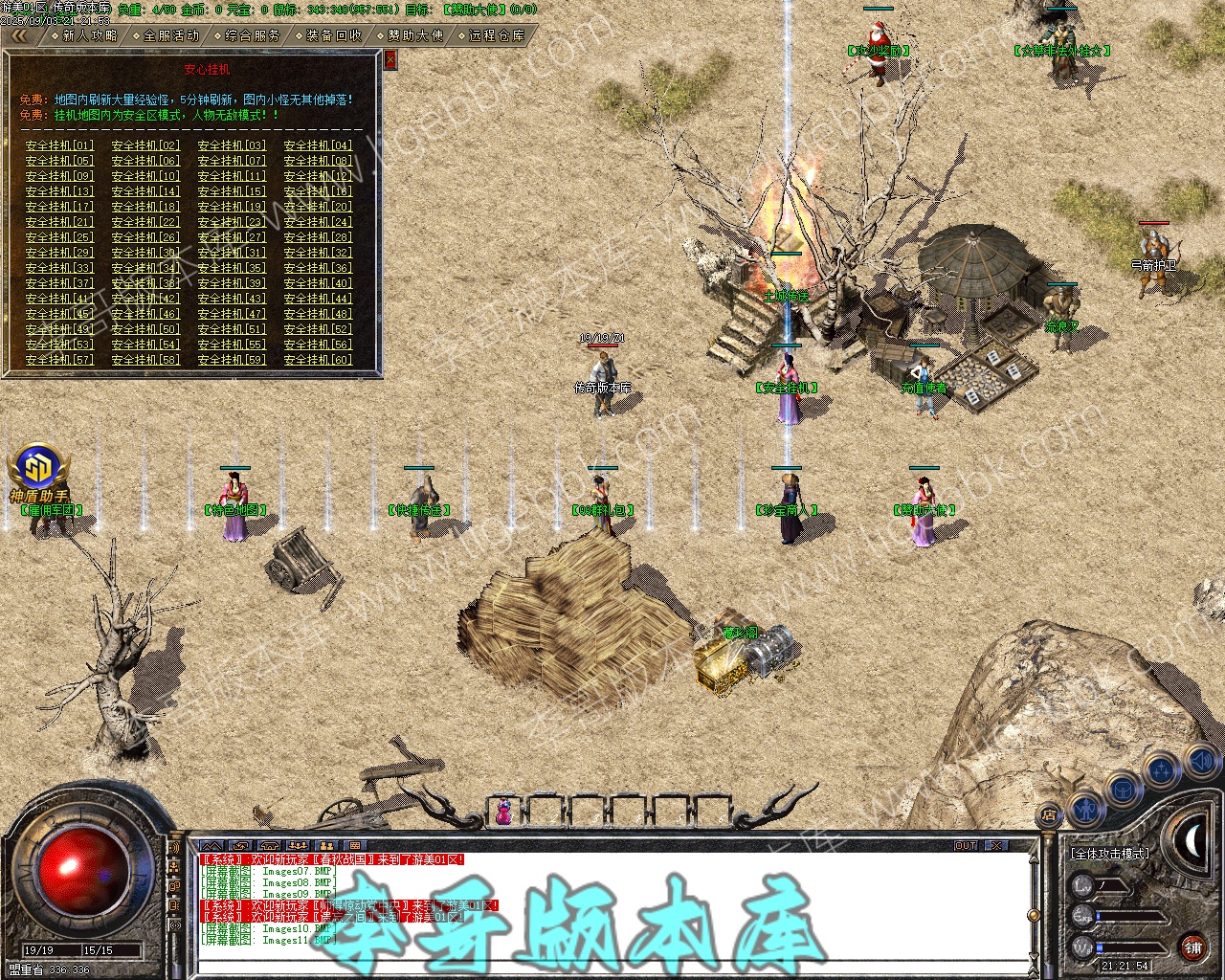Select the 安全挂机[30] map link

pyautogui.click(x=145, y=253)
